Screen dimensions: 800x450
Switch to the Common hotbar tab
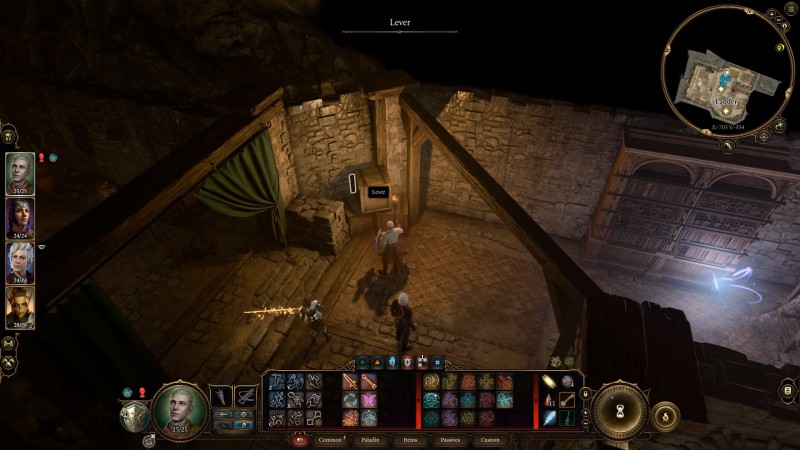[328, 439]
